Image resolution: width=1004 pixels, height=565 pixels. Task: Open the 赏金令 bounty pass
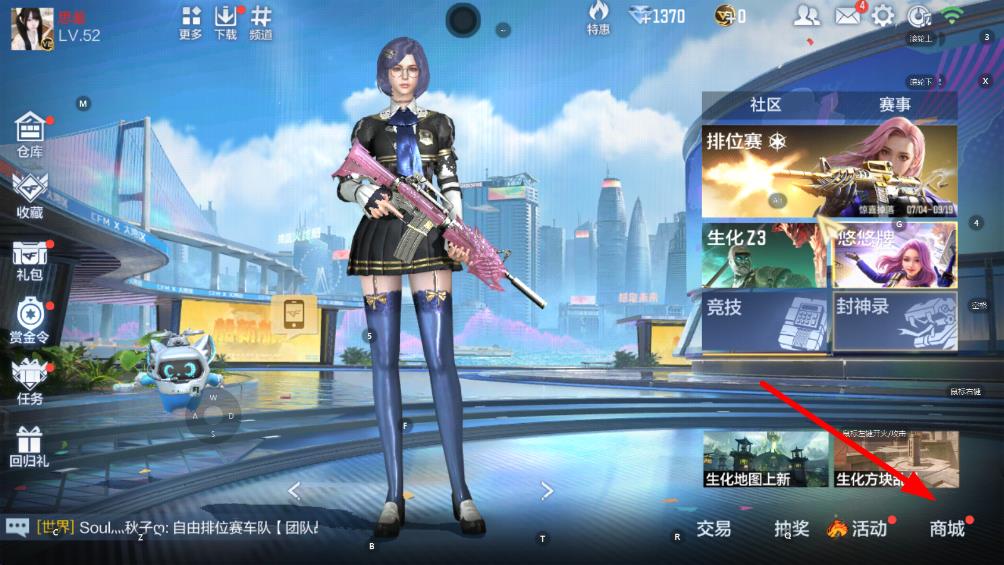[x=30, y=320]
